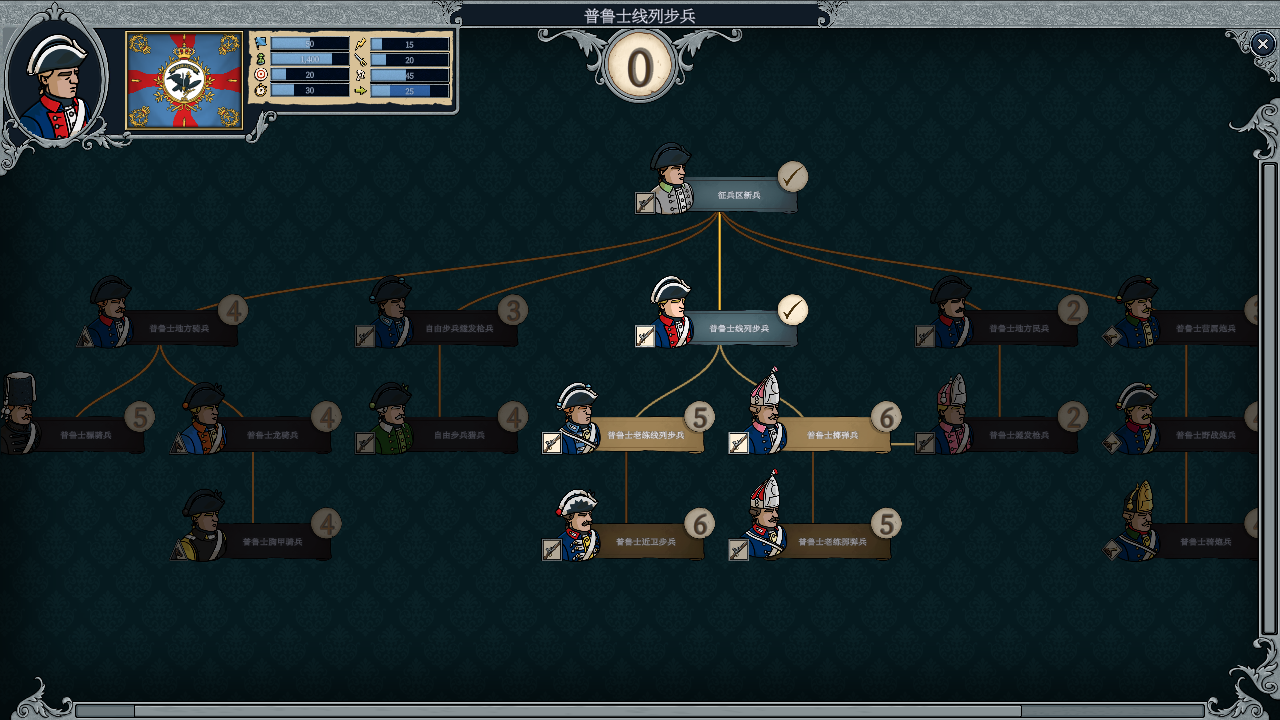Select the 普鲁士胸甲骑兵 cuirassier node
The image size is (1280, 720).
point(271,542)
